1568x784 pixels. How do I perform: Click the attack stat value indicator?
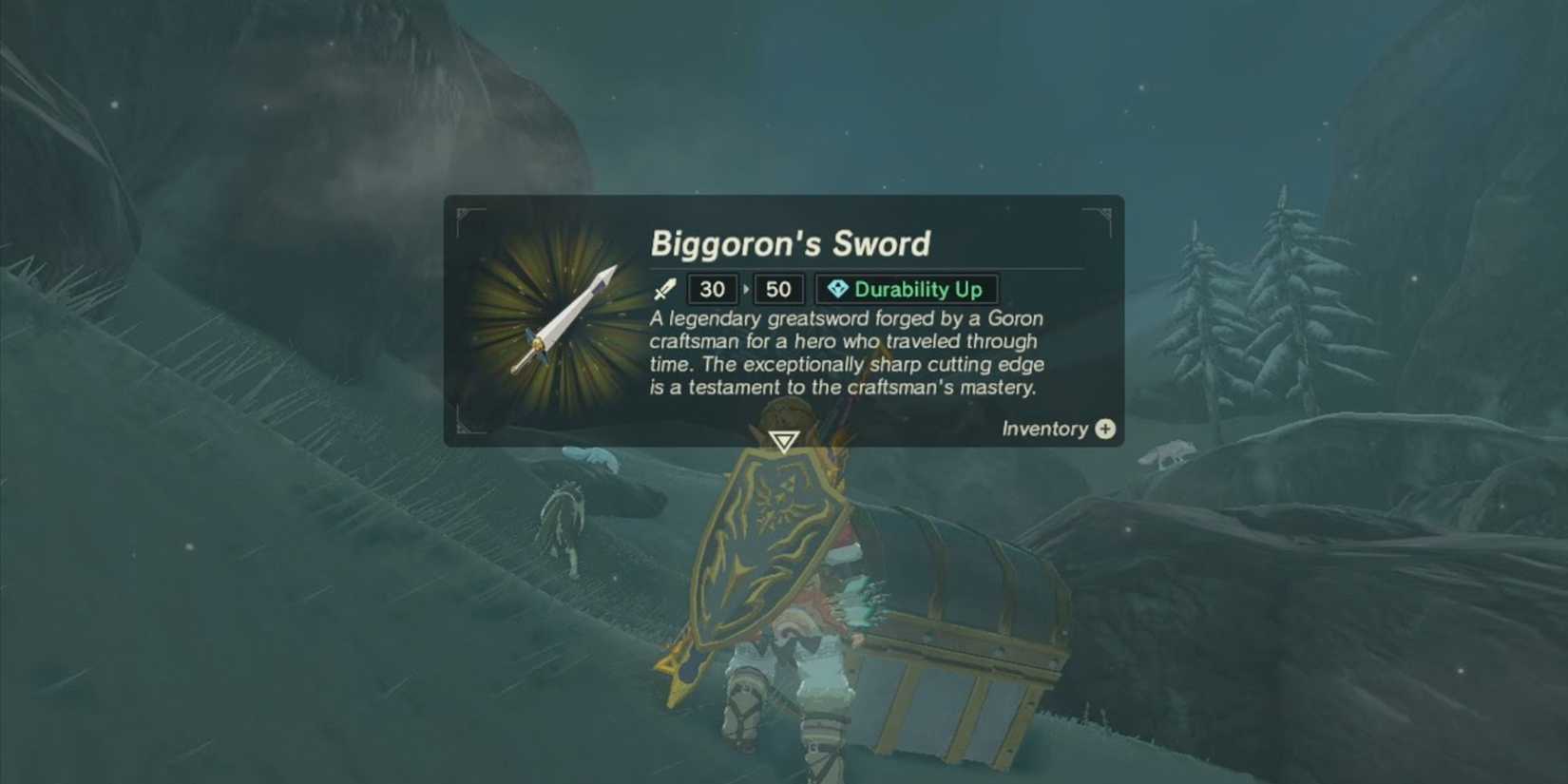(711, 289)
